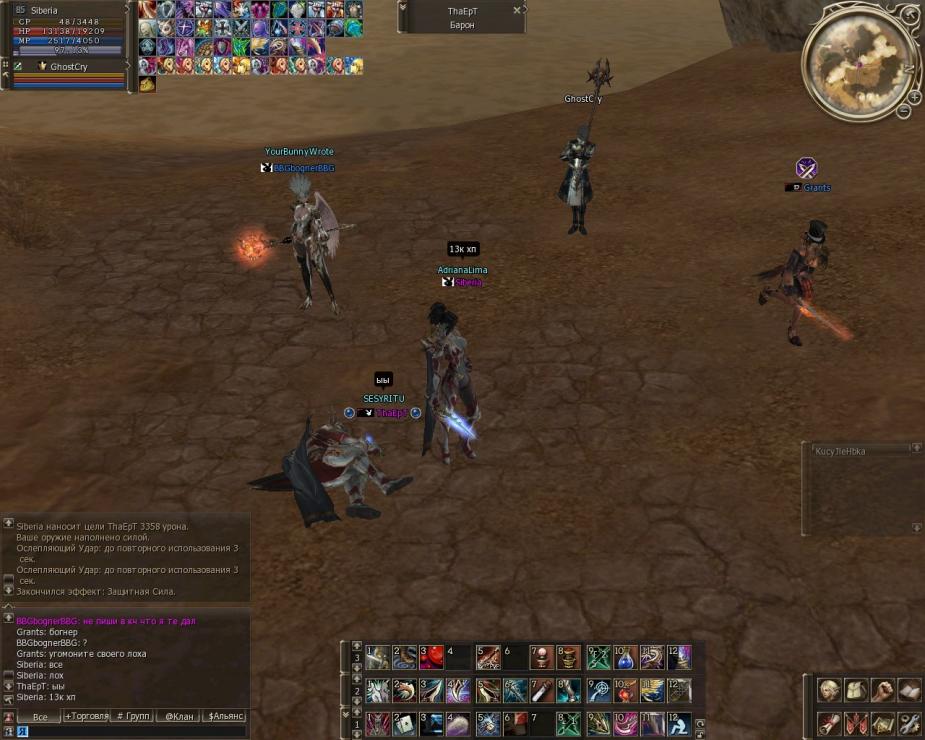This screenshot has height=740, width=925.
Task: Open the wrench system settings icon
Action: (909, 723)
